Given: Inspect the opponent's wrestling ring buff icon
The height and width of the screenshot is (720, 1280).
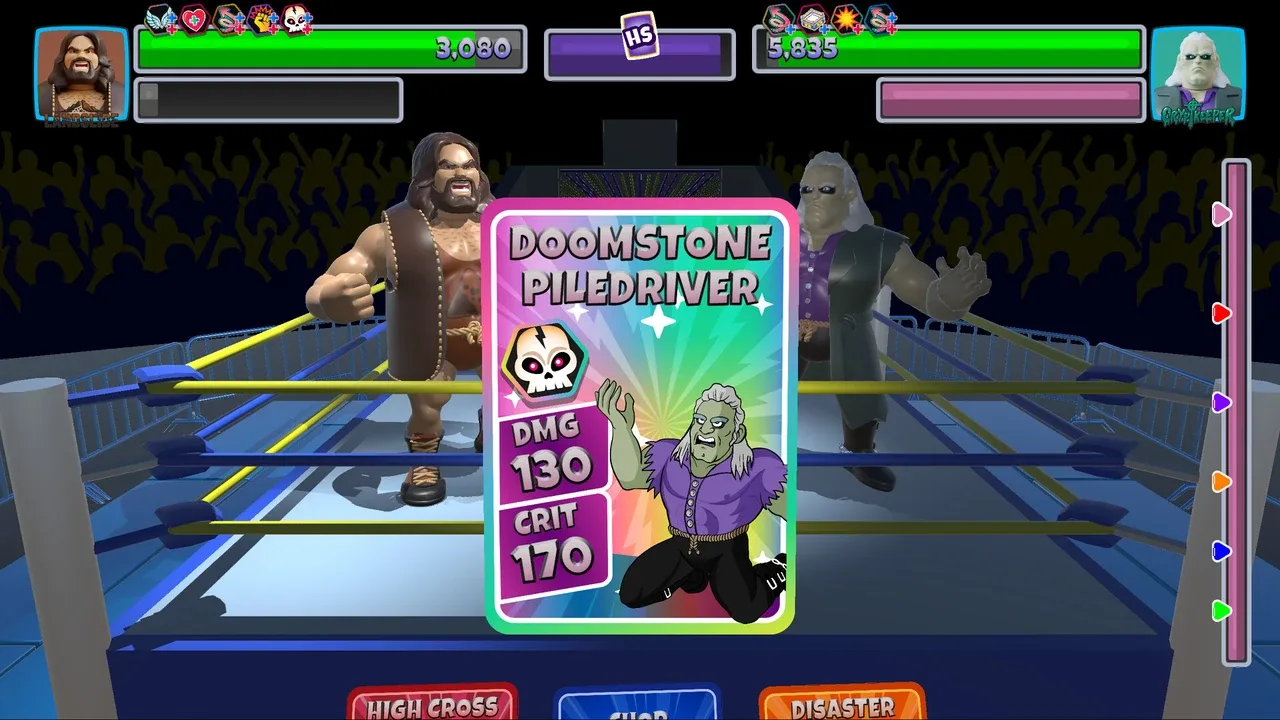Looking at the screenshot, I should 813,19.
